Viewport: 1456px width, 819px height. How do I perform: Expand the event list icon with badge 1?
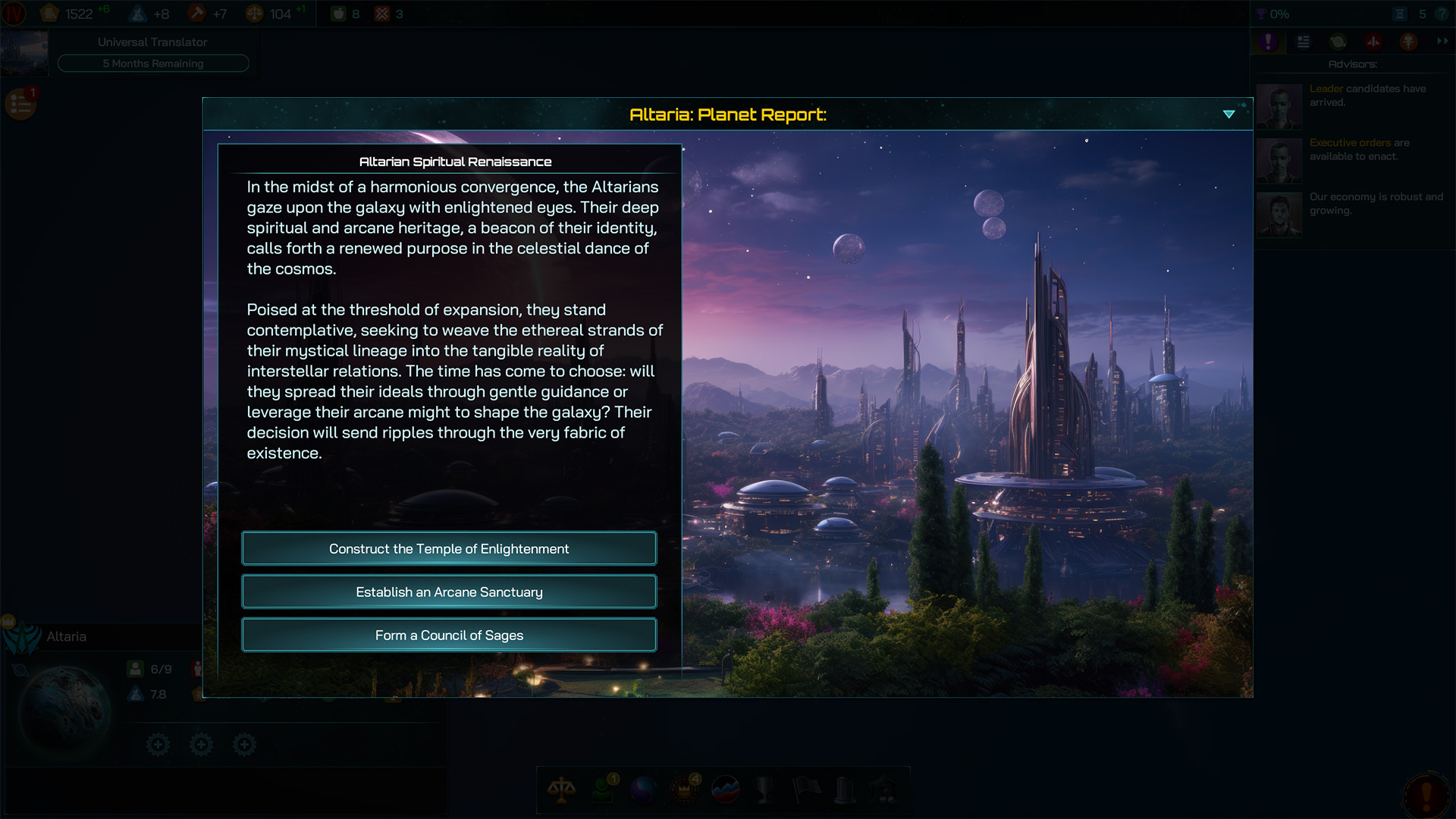19,104
